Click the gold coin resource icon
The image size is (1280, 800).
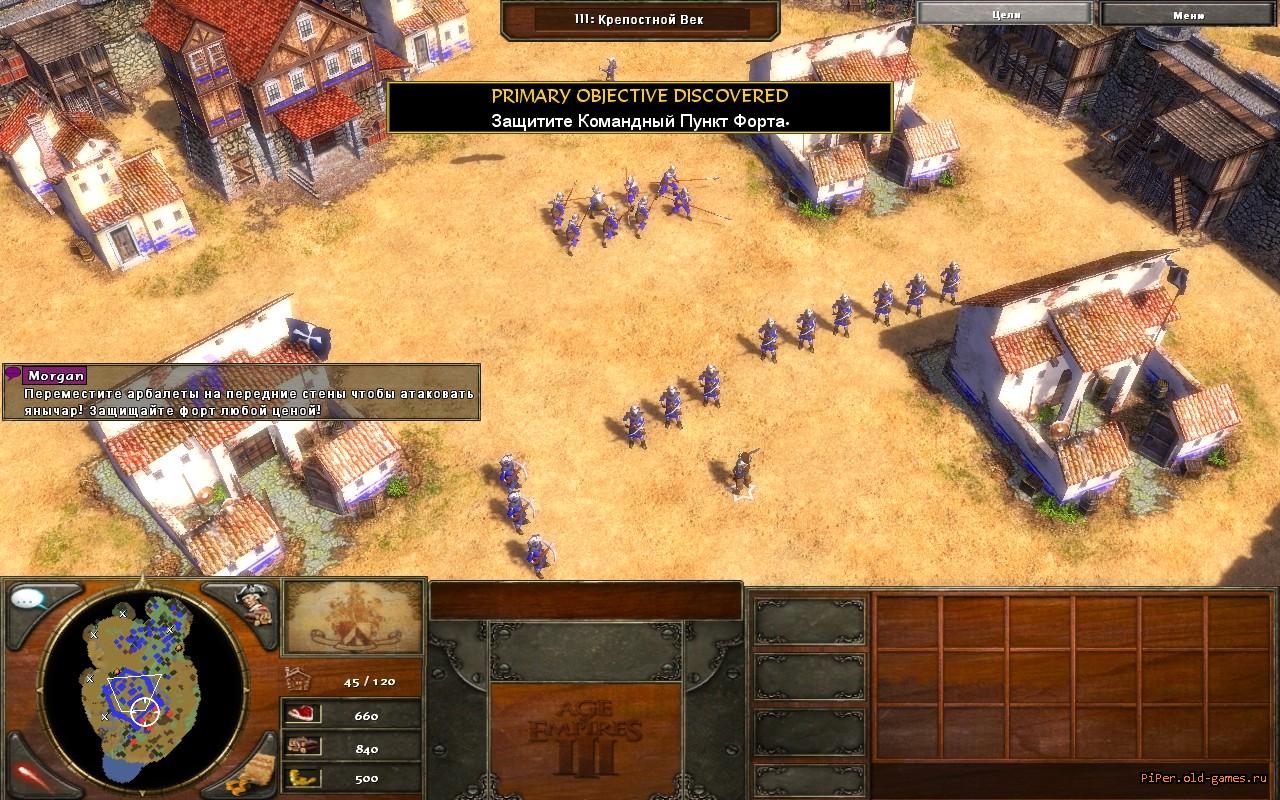coord(300,778)
